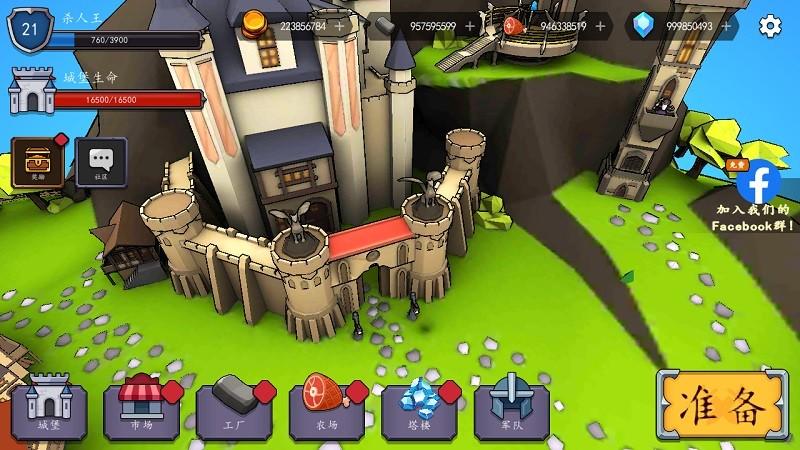
Task: Tap the level 21 player shield badge
Action: (x=29, y=29)
